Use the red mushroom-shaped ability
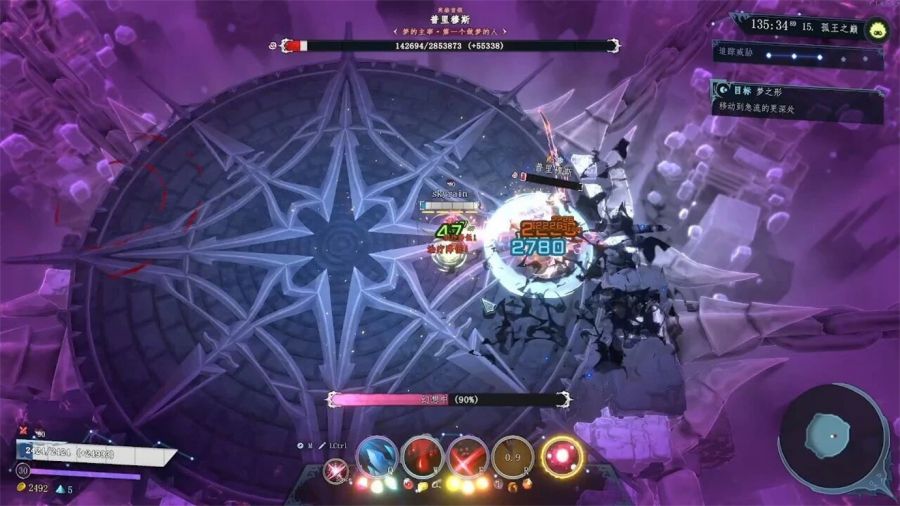This screenshot has width=900, height=506. pyautogui.click(x=422, y=456)
